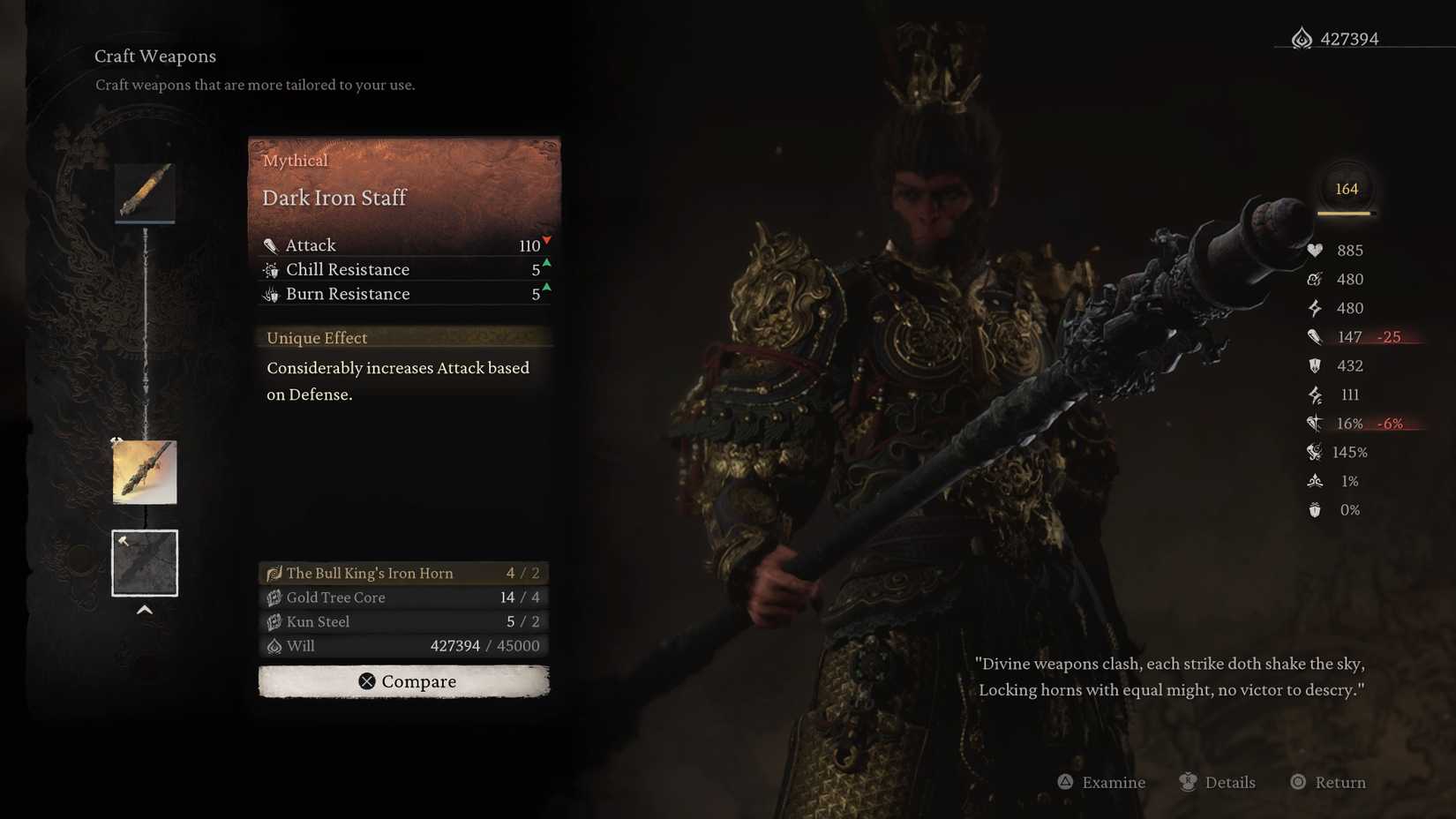
Task: Select the defense shield stat icon
Action: pos(1316,365)
